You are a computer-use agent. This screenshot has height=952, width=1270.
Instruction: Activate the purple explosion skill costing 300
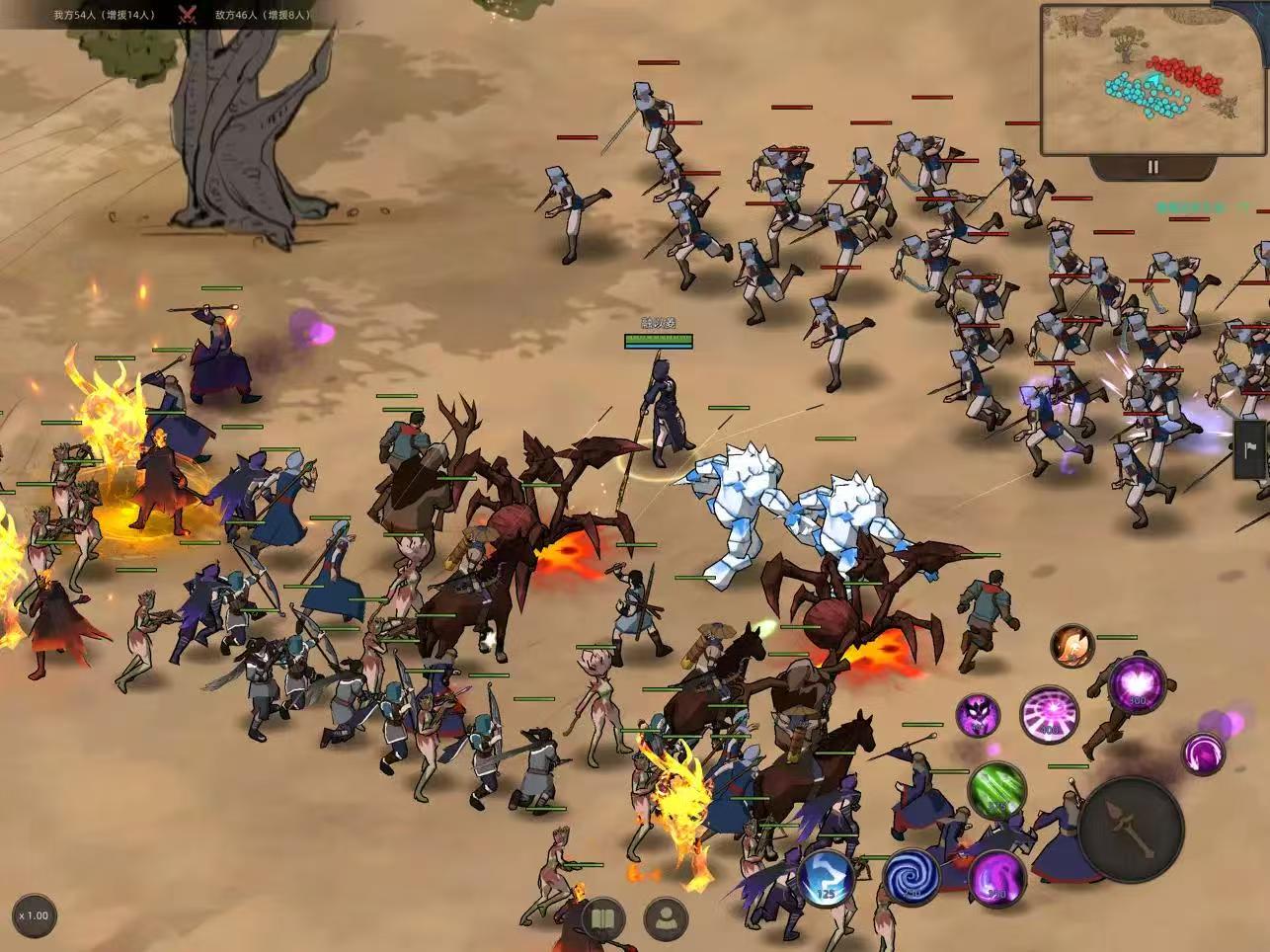[1137, 683]
